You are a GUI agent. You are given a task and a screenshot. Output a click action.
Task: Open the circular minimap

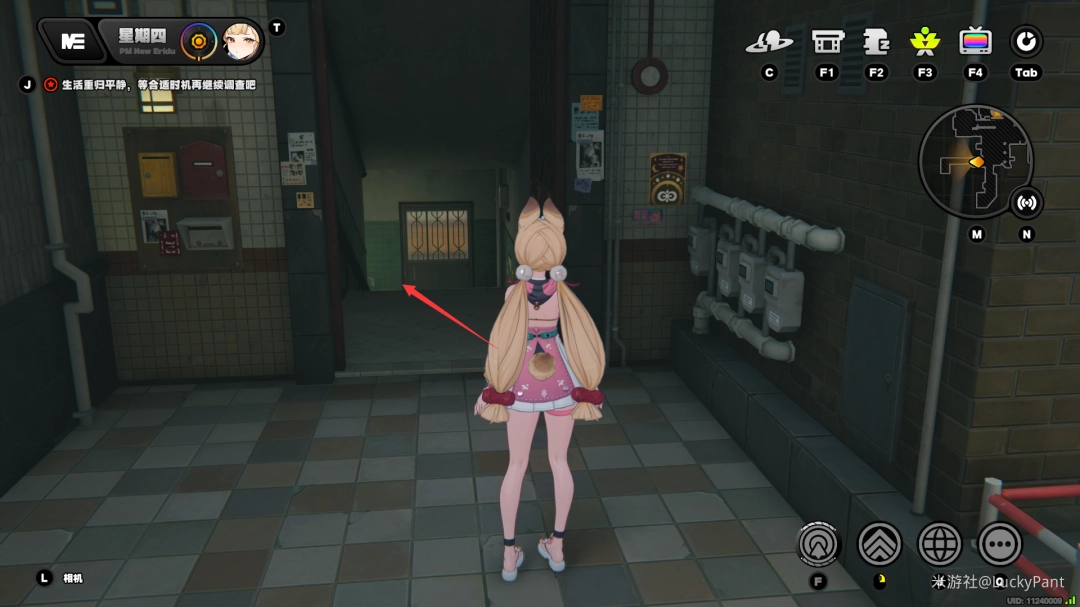coord(975,160)
